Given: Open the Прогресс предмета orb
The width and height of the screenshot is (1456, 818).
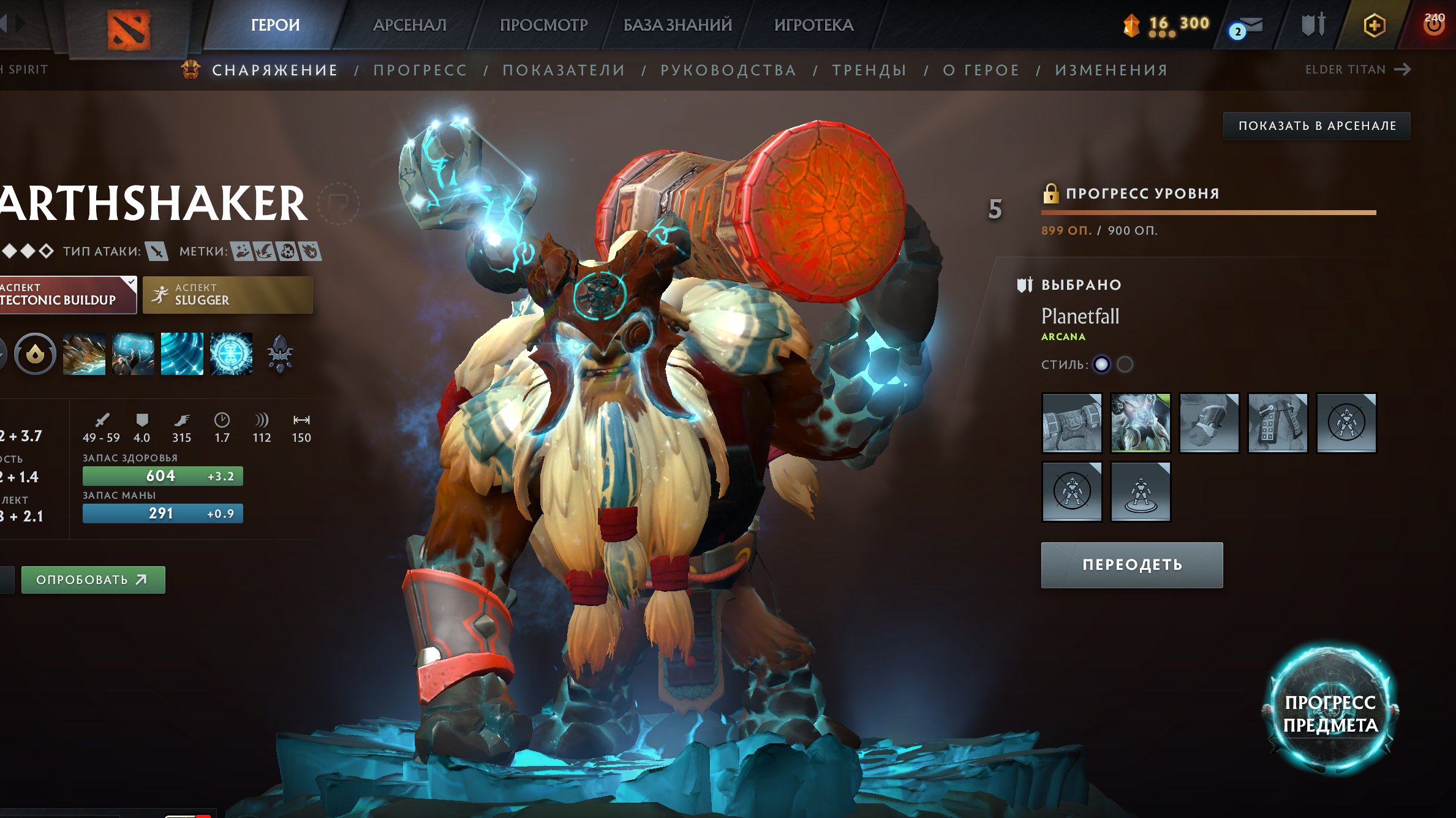Looking at the screenshot, I should click(1330, 713).
